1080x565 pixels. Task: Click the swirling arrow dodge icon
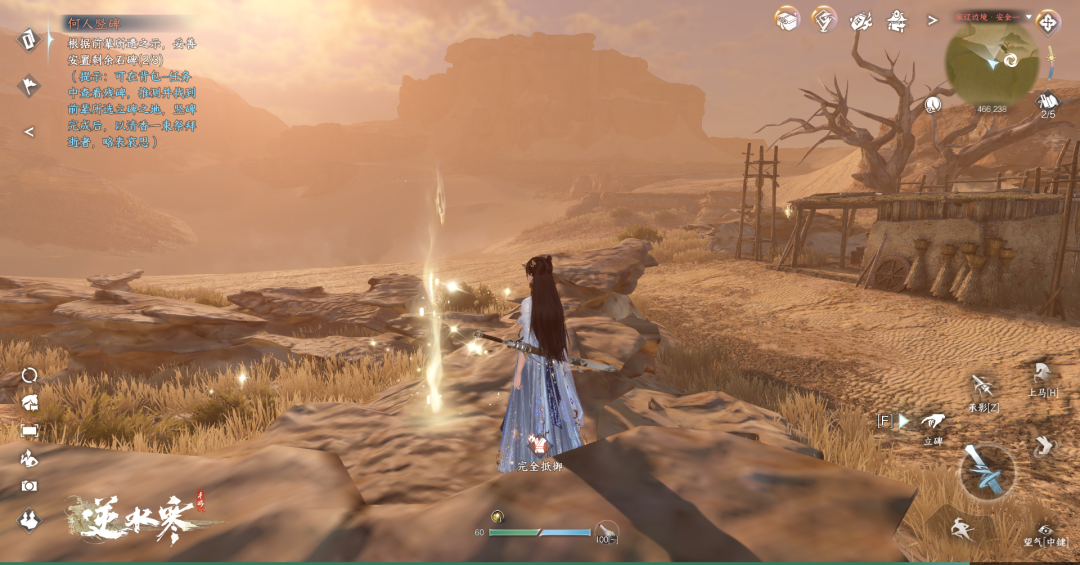pos(1045,446)
